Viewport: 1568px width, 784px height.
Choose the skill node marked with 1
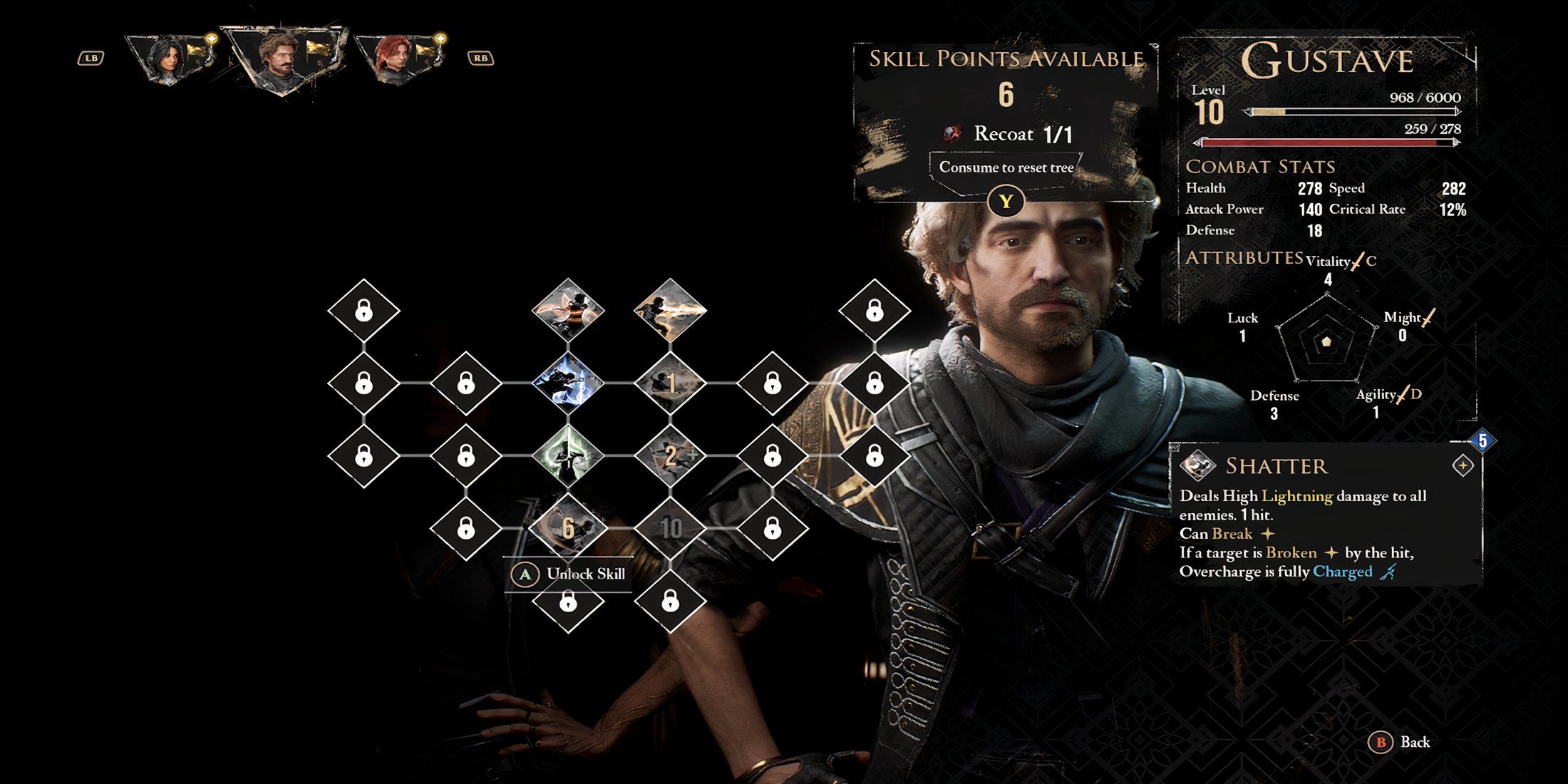click(670, 383)
